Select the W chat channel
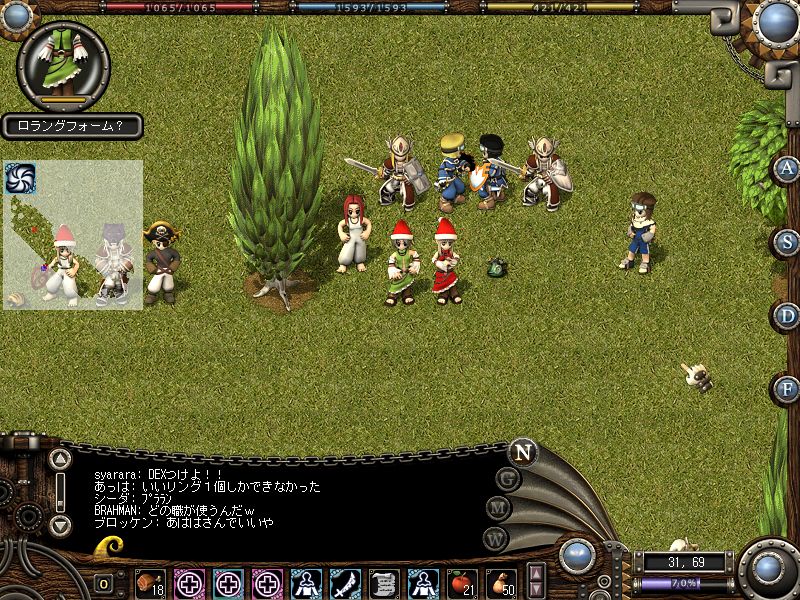800x600 pixels. point(495,538)
